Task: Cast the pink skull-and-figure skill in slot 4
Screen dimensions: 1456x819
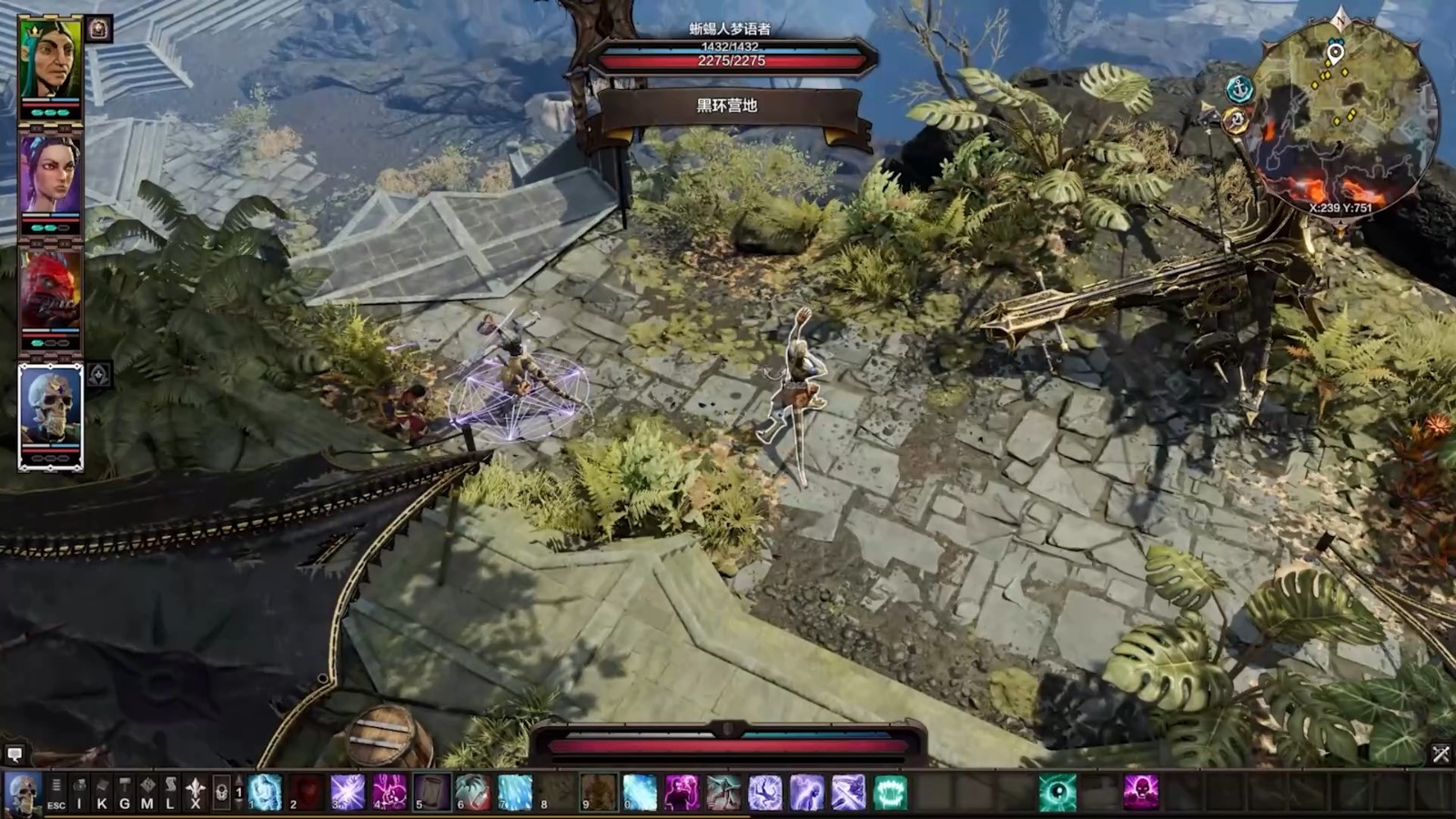Action: [389, 793]
